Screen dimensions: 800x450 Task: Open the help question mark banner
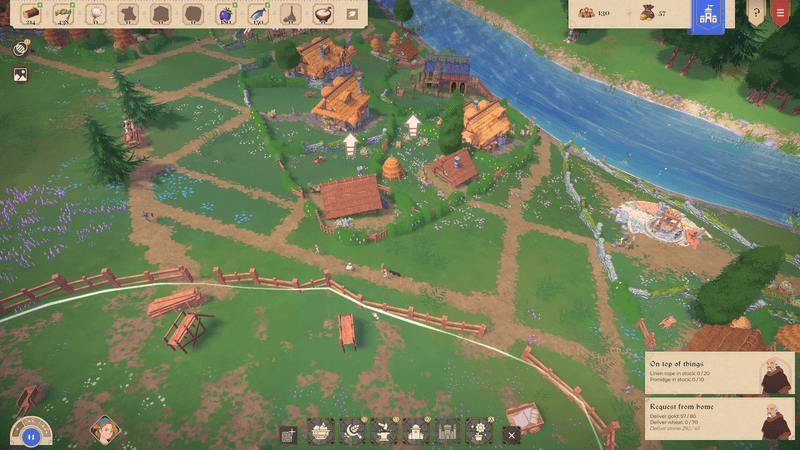755,14
